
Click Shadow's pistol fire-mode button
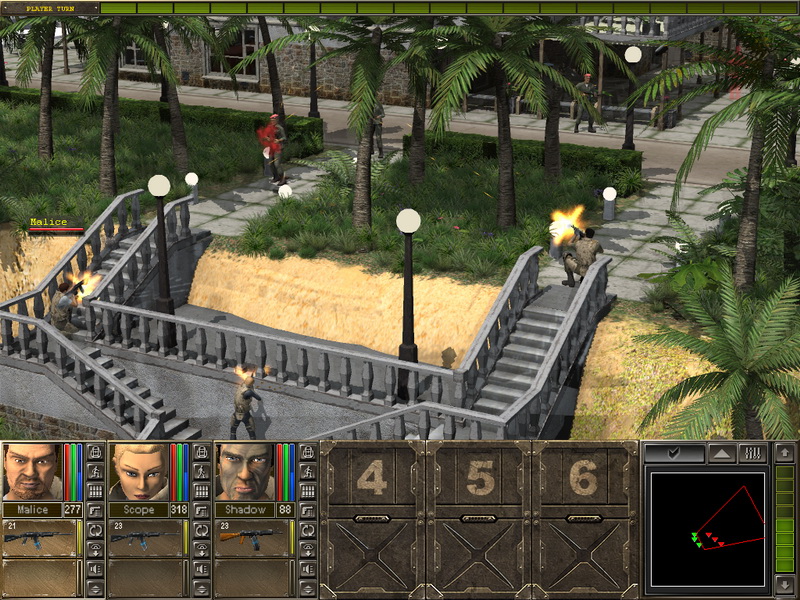307,510
